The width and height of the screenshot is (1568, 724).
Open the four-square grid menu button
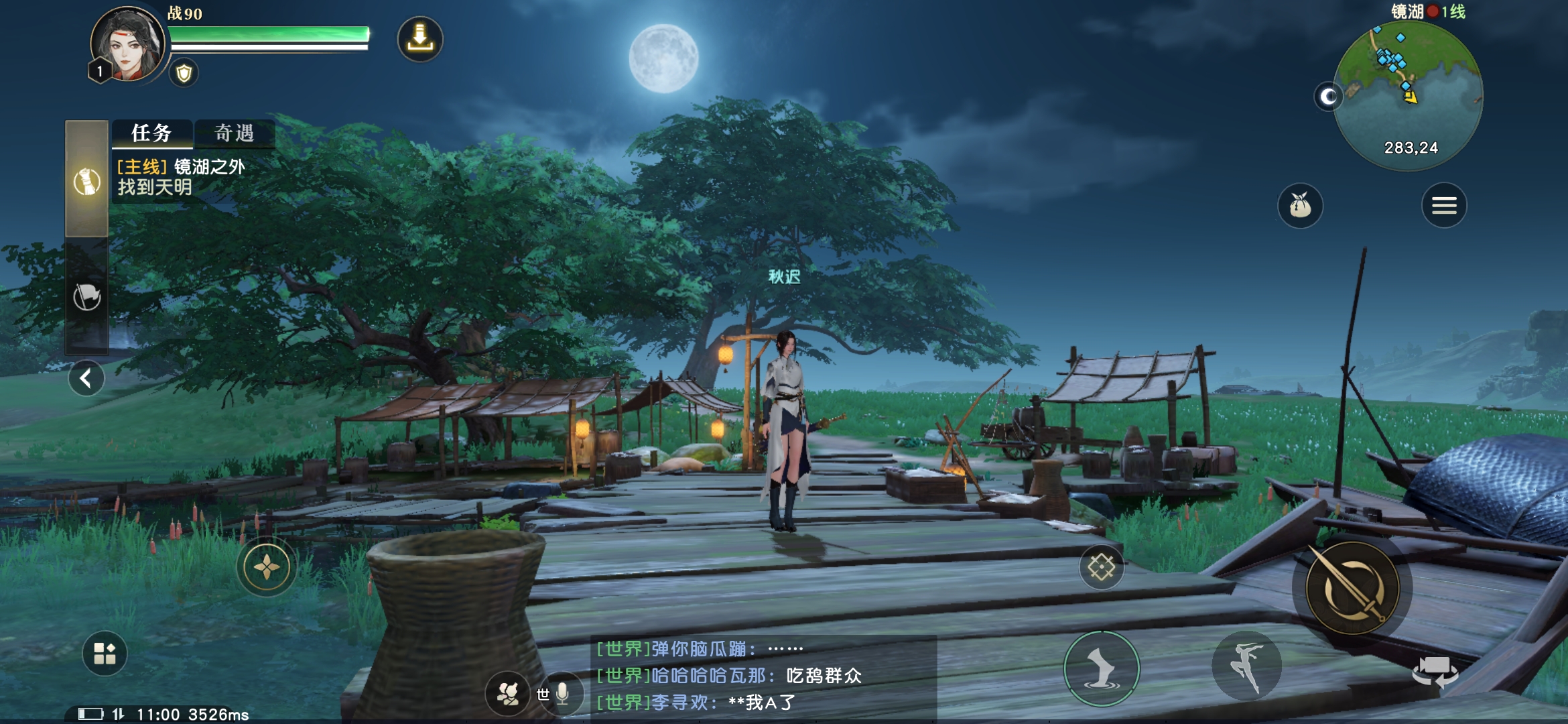tap(105, 653)
